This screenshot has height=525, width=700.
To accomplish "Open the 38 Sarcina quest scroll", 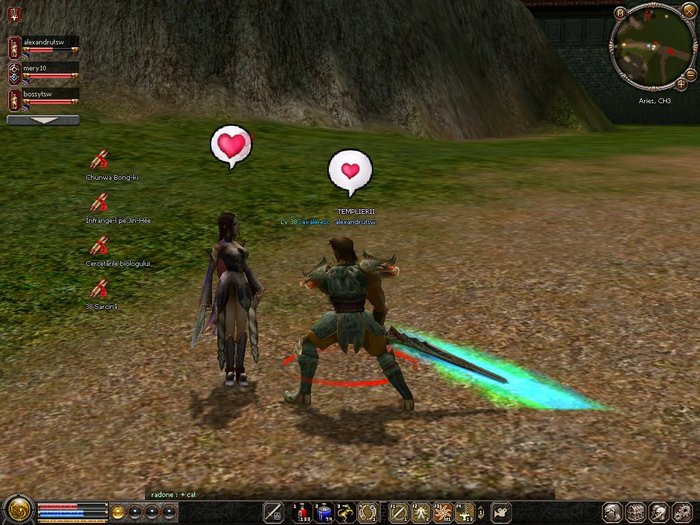I will (99, 288).
